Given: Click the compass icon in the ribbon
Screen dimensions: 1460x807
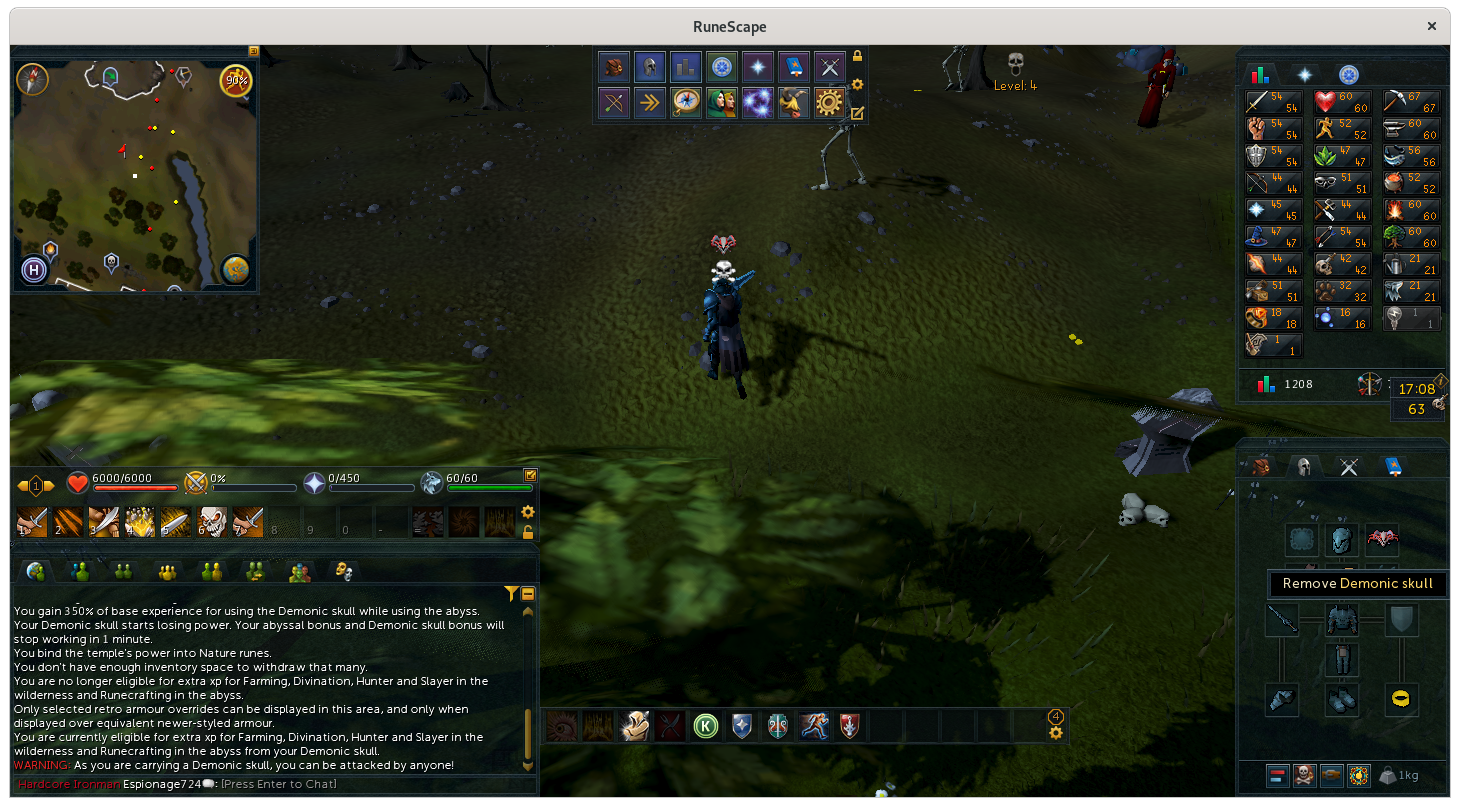Looking at the screenshot, I should (x=685, y=102).
